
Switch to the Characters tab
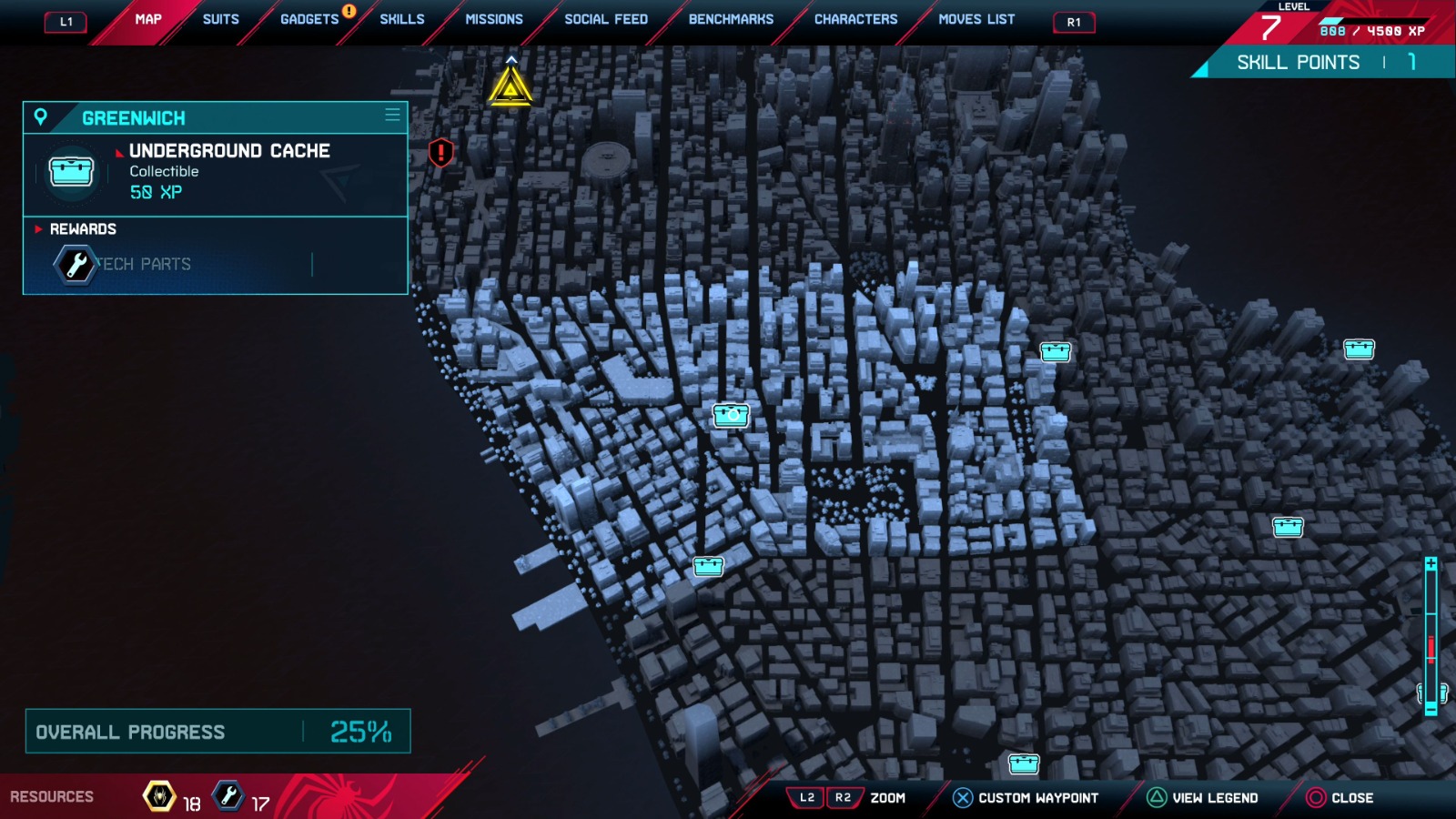pos(855,19)
